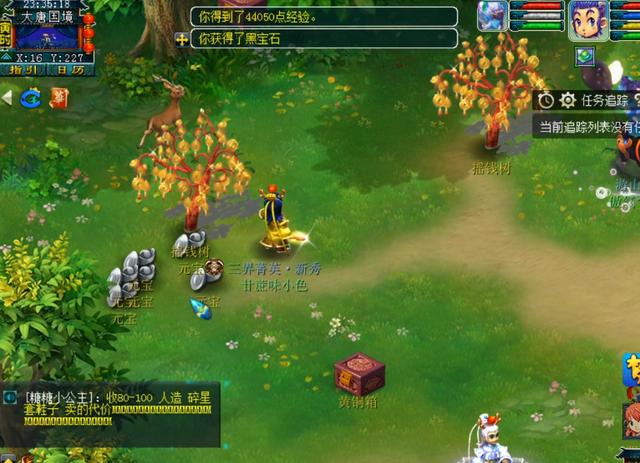This screenshot has width=640, height=463.
Task: Open the quest tracker settings gear
Action: 567,100
